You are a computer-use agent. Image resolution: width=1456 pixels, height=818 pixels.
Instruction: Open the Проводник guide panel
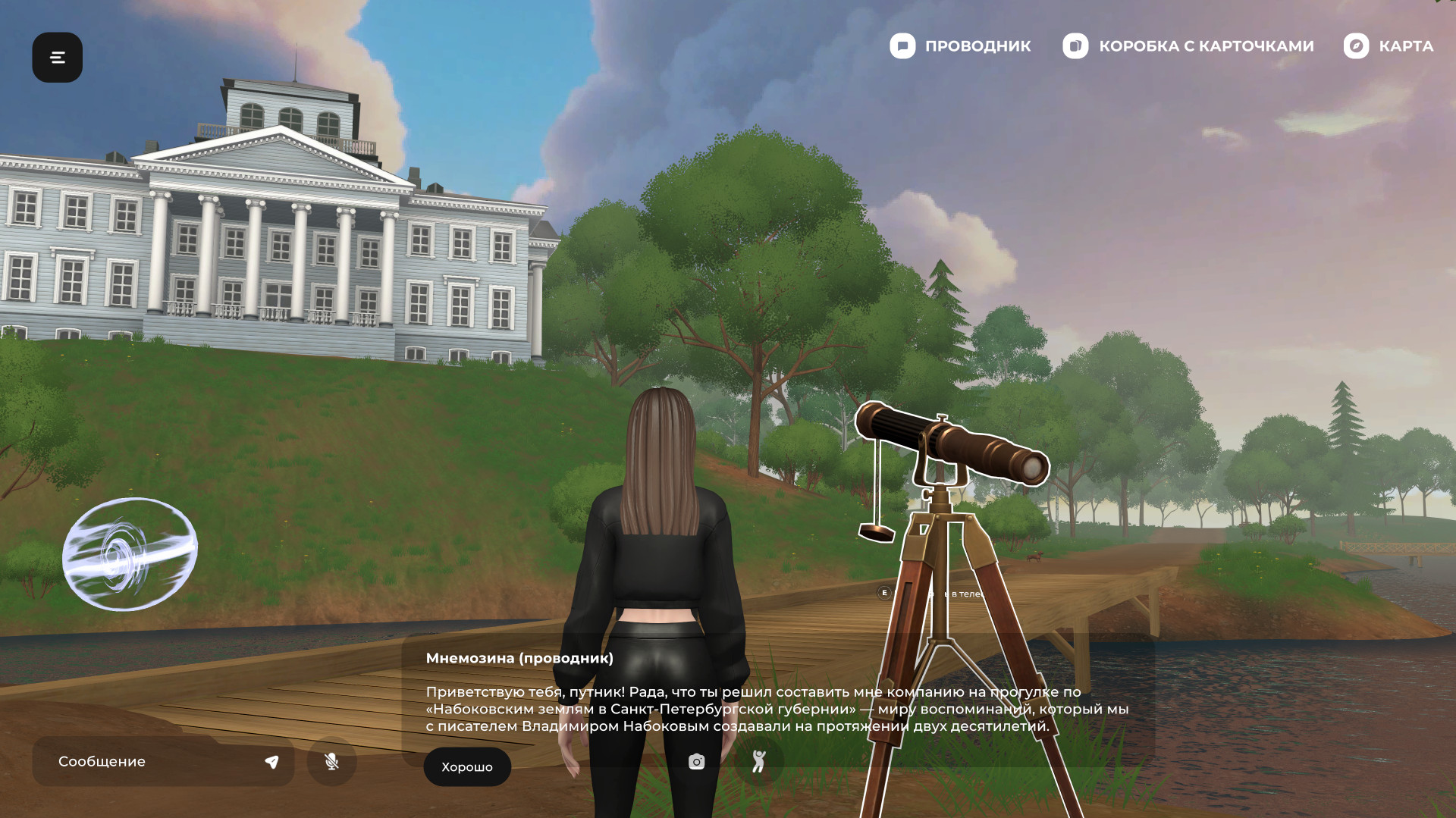[x=960, y=46]
